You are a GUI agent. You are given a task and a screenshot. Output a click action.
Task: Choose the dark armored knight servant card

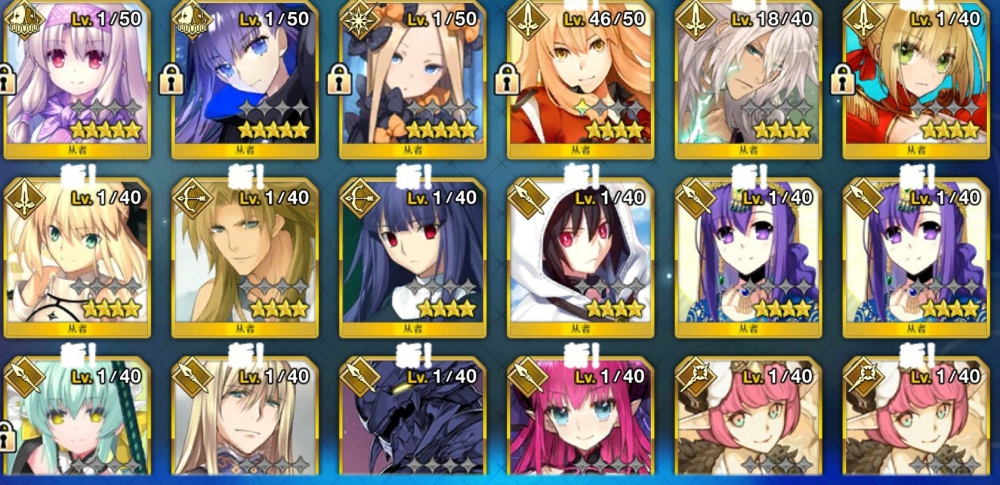click(x=412, y=420)
